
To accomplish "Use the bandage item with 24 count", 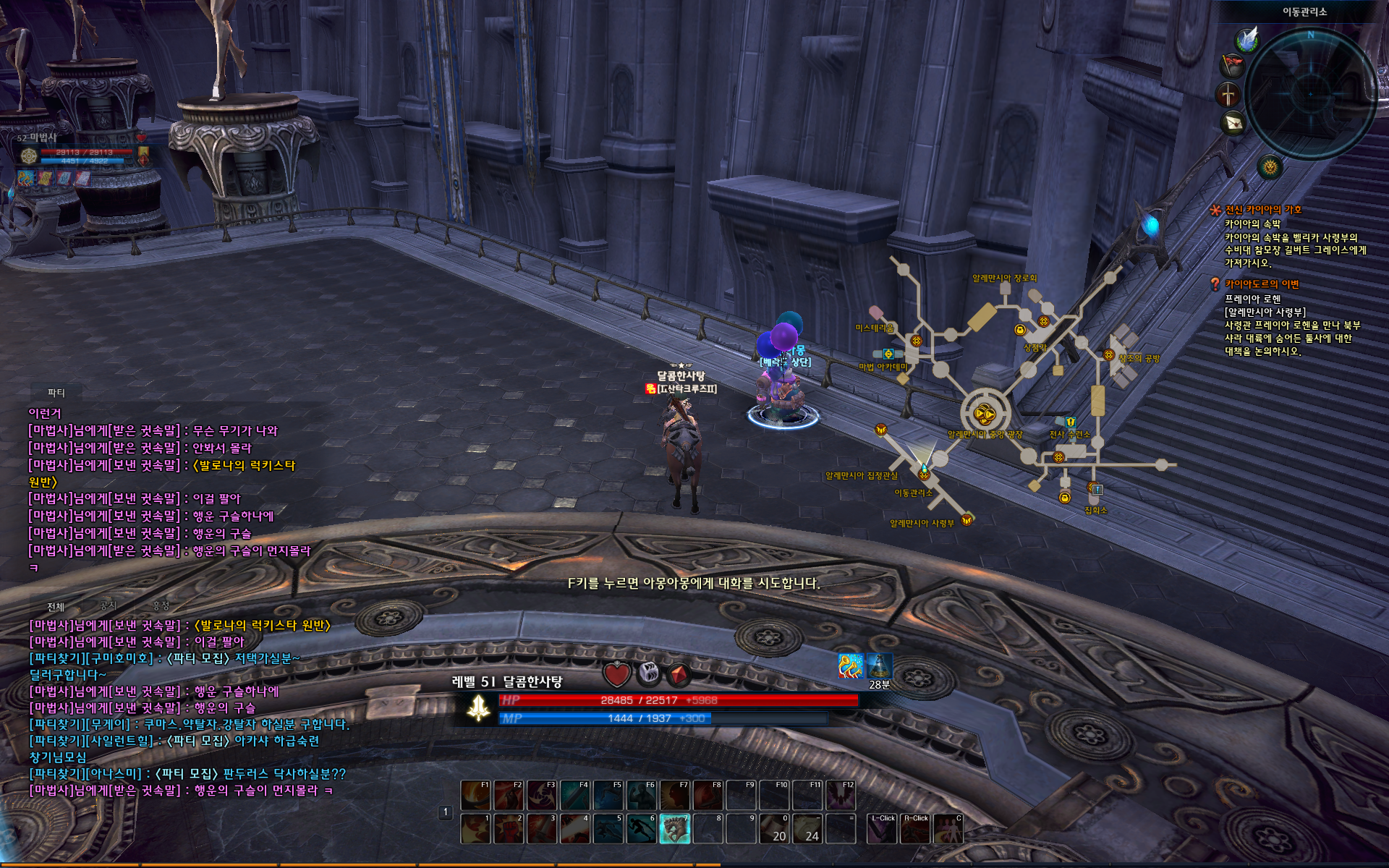I will [807, 829].
